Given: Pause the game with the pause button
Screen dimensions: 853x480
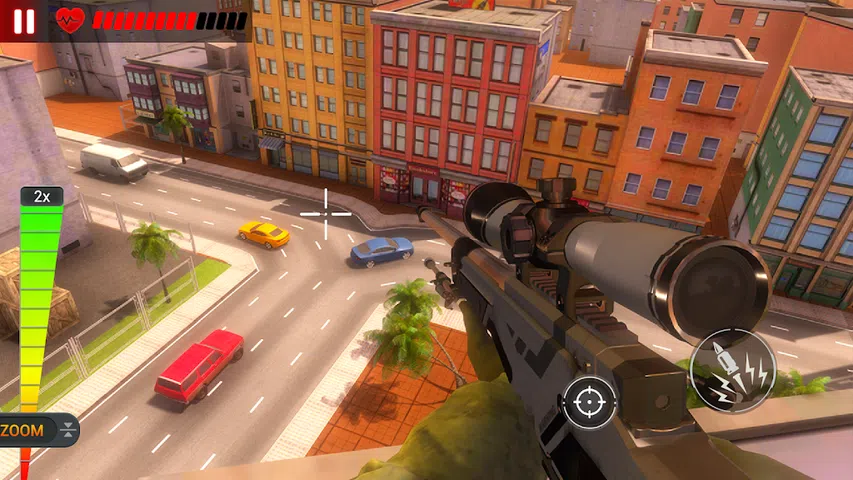Looking at the screenshot, I should (x=24, y=19).
